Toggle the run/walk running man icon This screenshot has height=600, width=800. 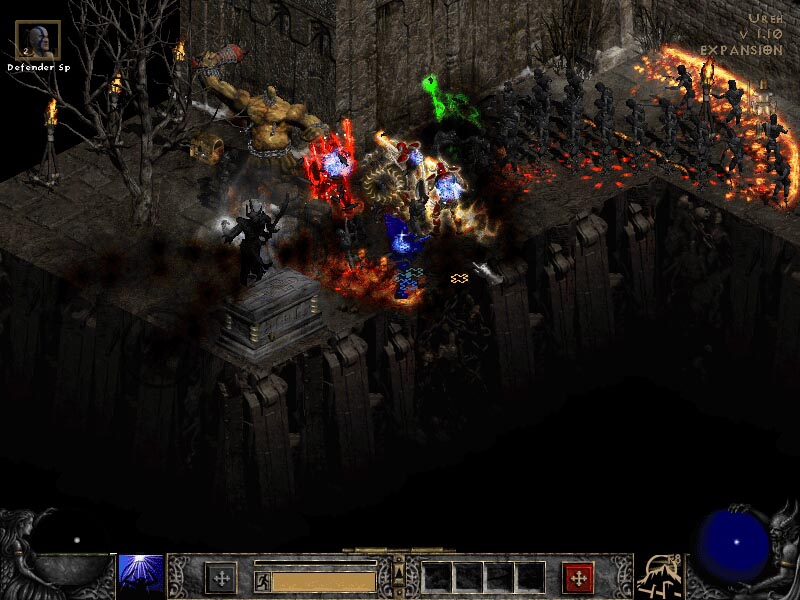coord(262,580)
